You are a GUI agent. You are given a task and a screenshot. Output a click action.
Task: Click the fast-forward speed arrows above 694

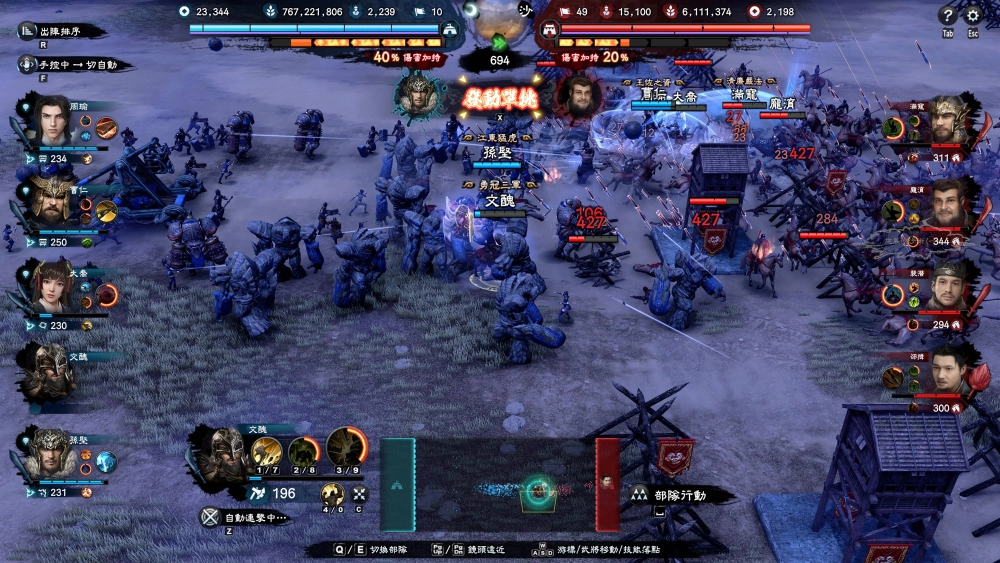(500, 42)
